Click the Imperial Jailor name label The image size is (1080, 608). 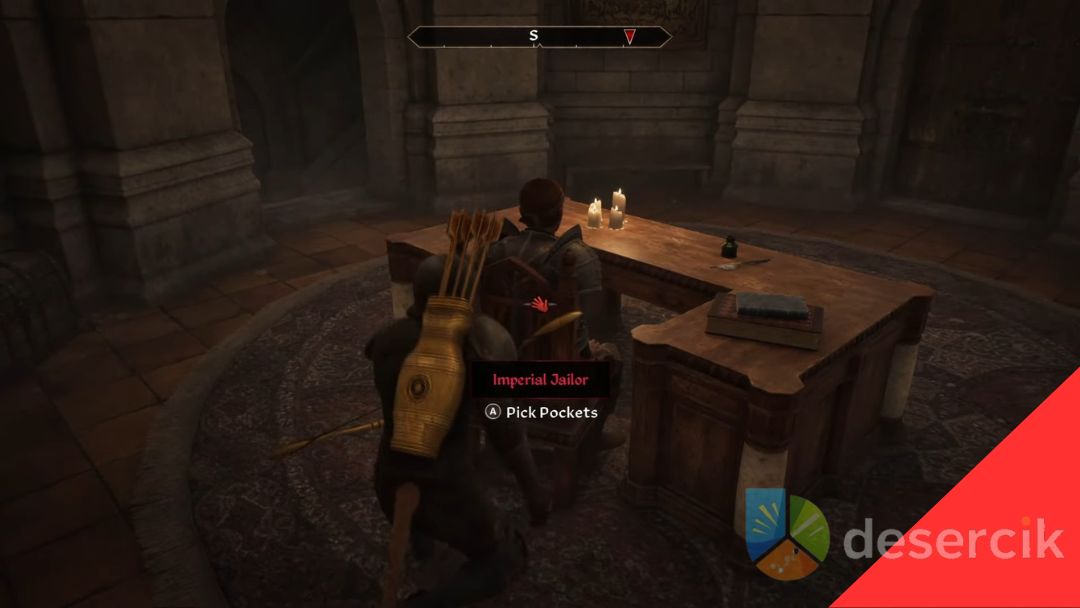click(x=540, y=380)
